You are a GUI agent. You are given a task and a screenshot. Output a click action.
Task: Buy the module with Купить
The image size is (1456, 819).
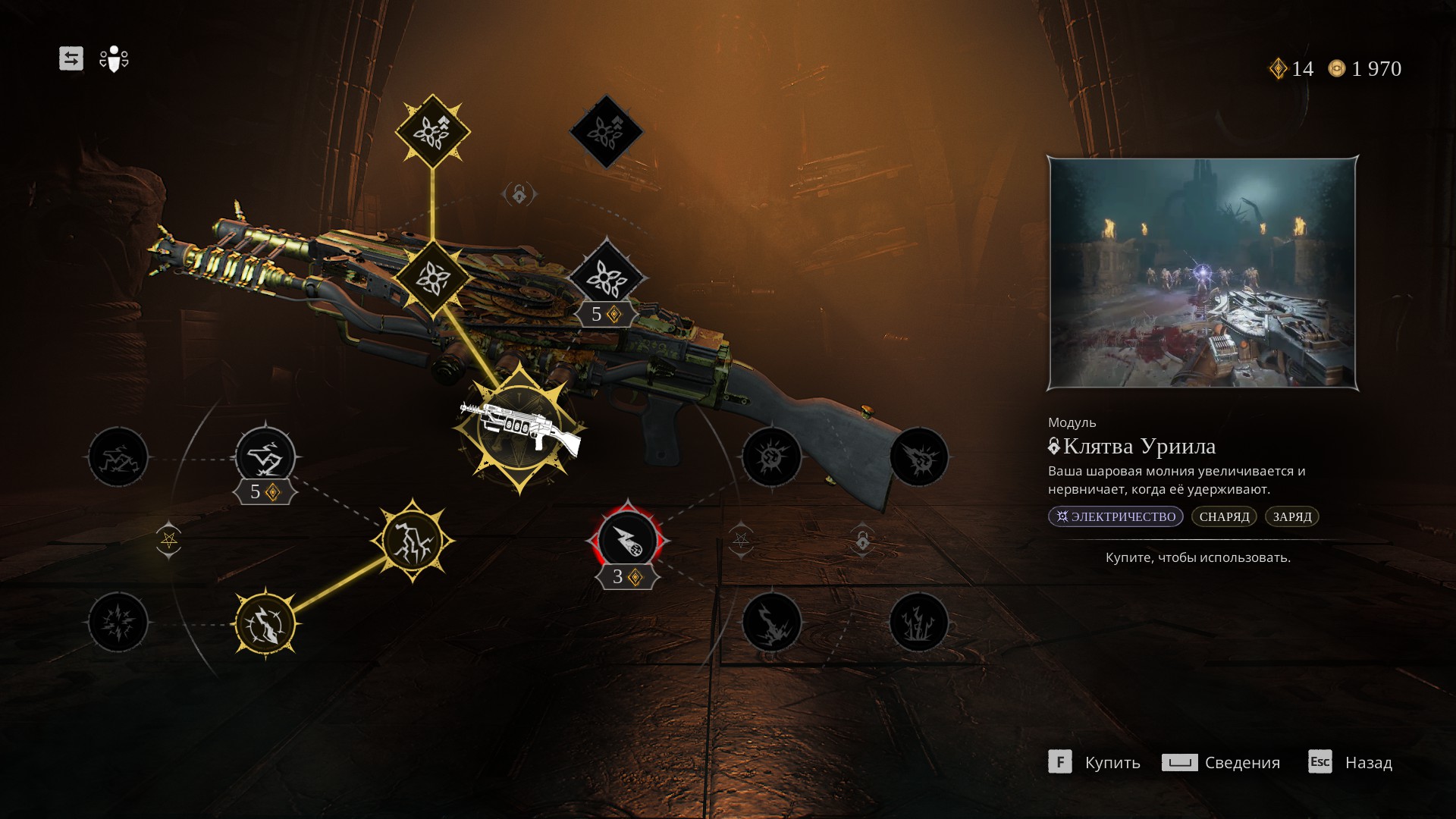coord(1094,762)
